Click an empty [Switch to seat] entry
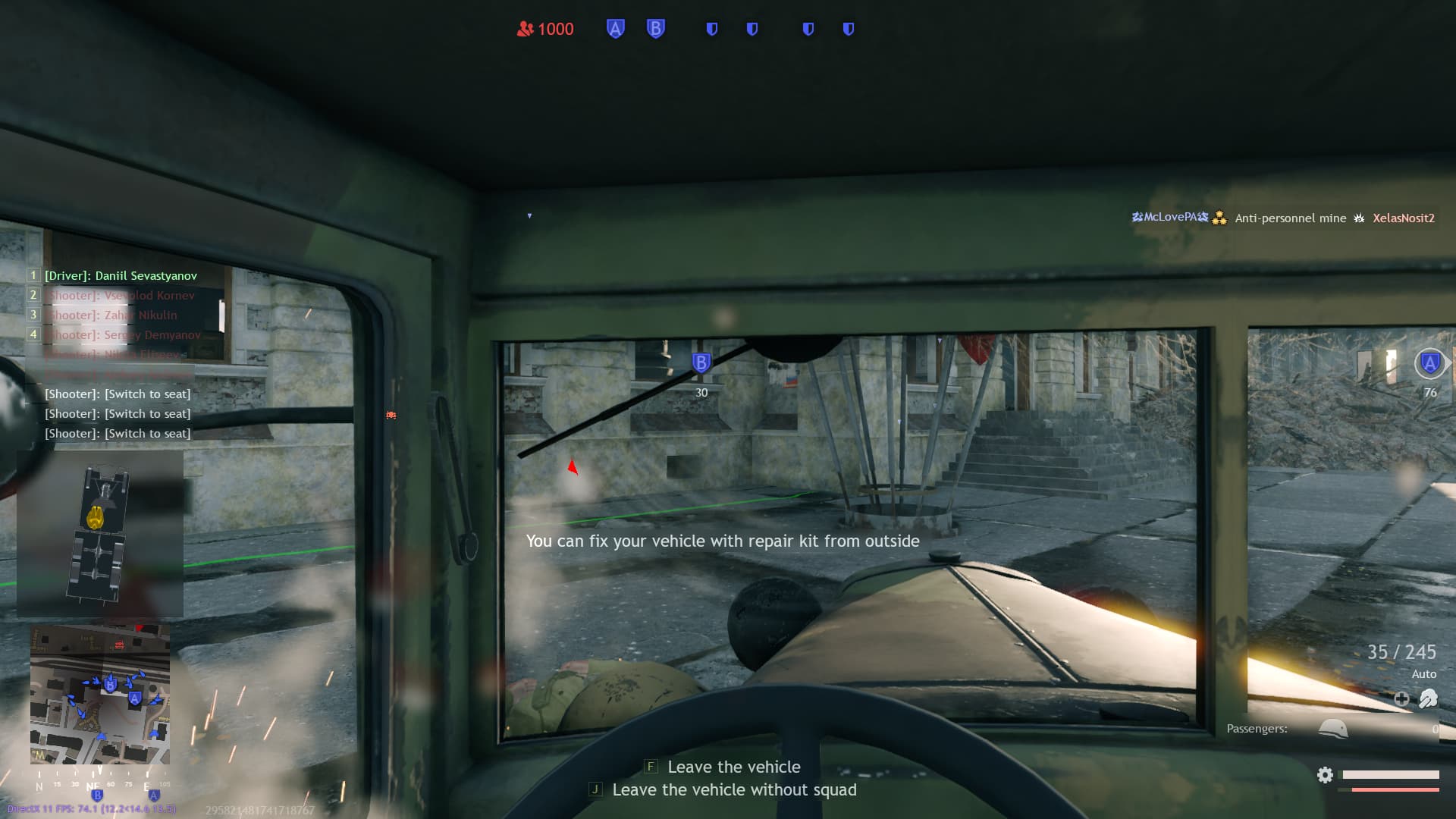Viewport: 1456px width, 819px height. coord(118,394)
